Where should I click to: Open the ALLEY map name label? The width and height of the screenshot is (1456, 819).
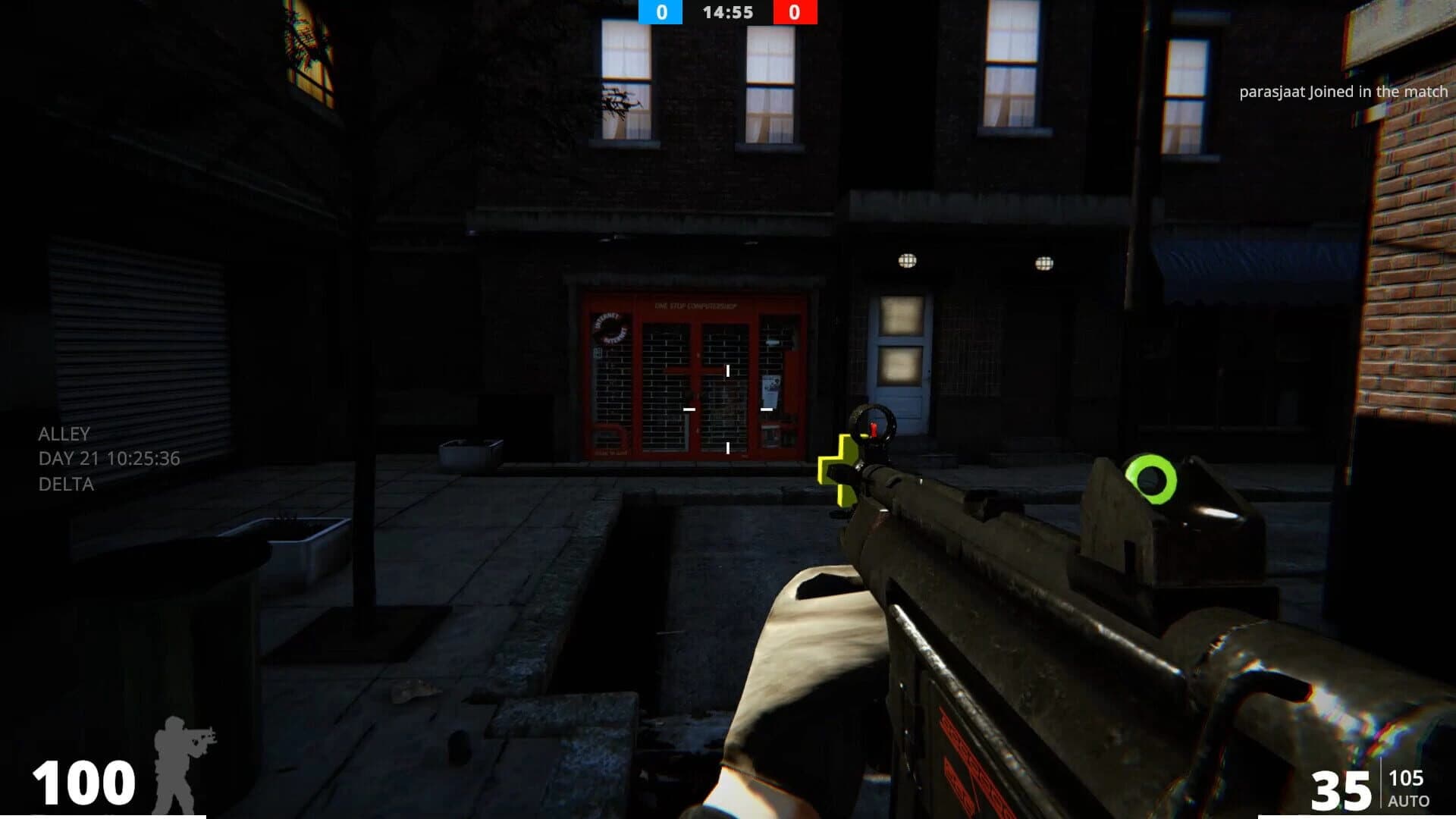(x=64, y=435)
